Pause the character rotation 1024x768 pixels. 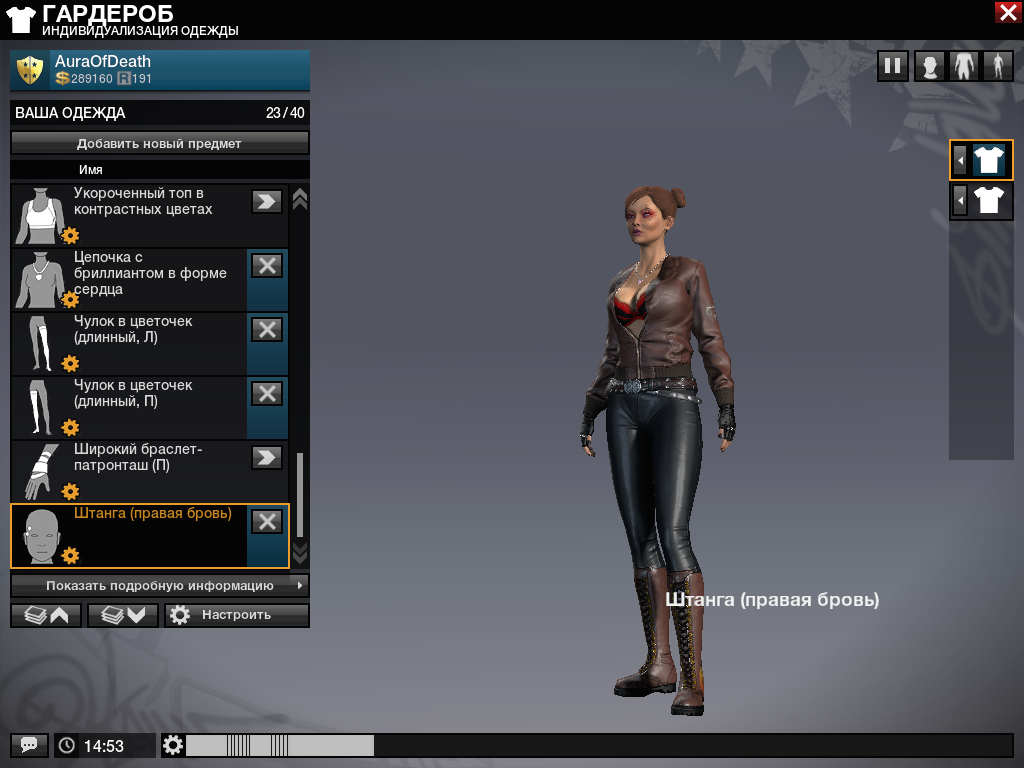point(893,67)
